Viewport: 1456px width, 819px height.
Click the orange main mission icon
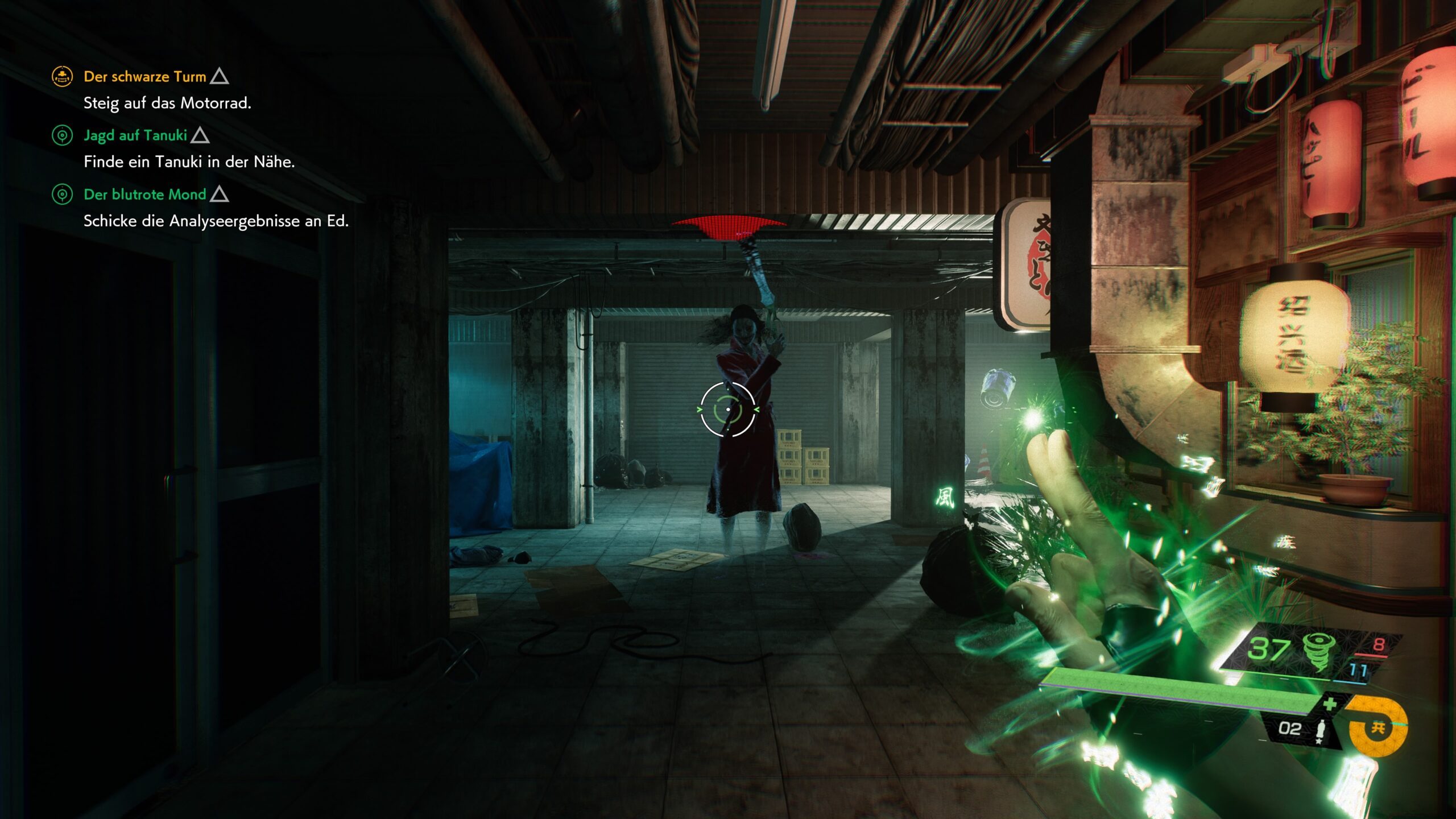point(62,76)
